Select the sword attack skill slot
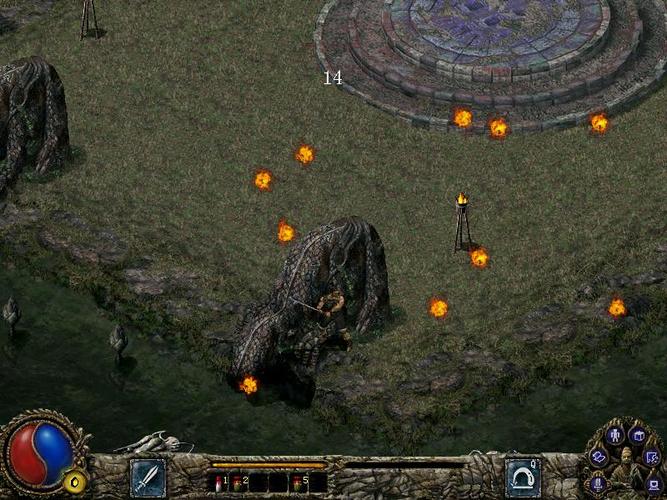This screenshot has height=500, width=667. pyautogui.click(x=148, y=478)
